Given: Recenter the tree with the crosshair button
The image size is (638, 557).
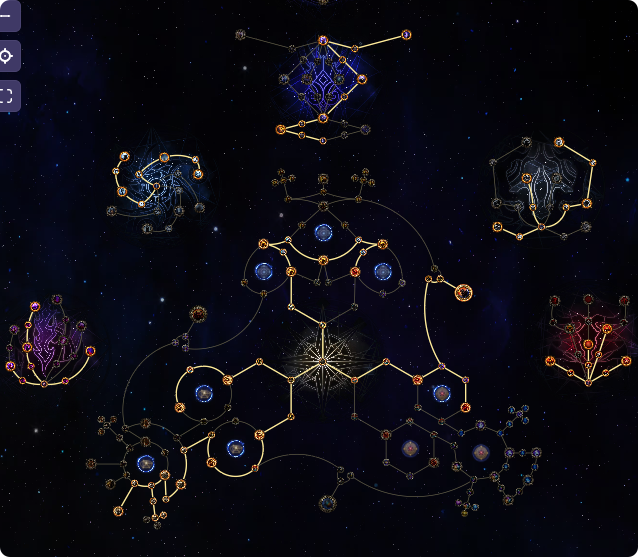Looking at the screenshot, I should click(6, 56).
